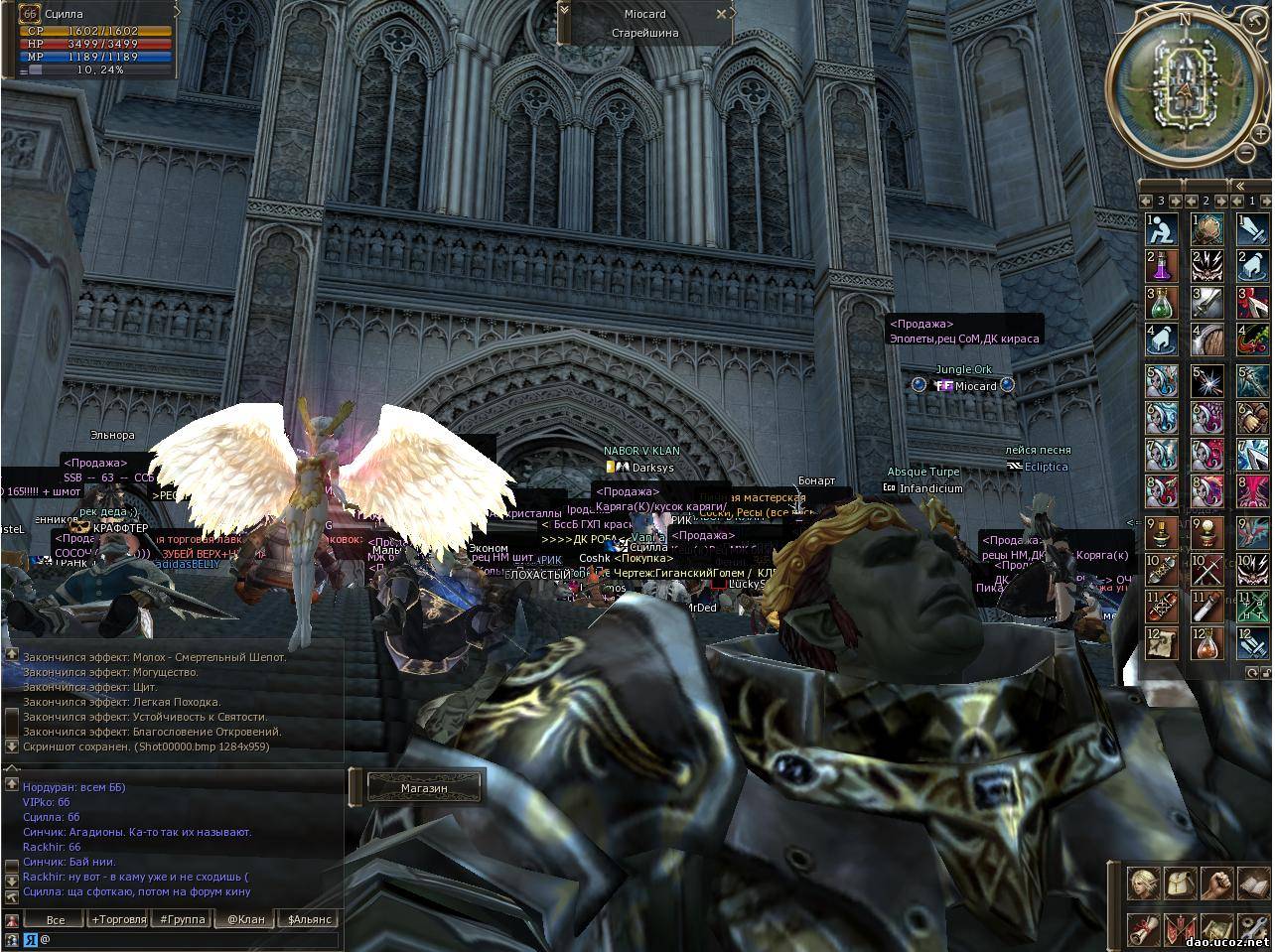Screen dimensions: 1275x952
Task: Open the actions menu fist icon
Action: [1216, 883]
